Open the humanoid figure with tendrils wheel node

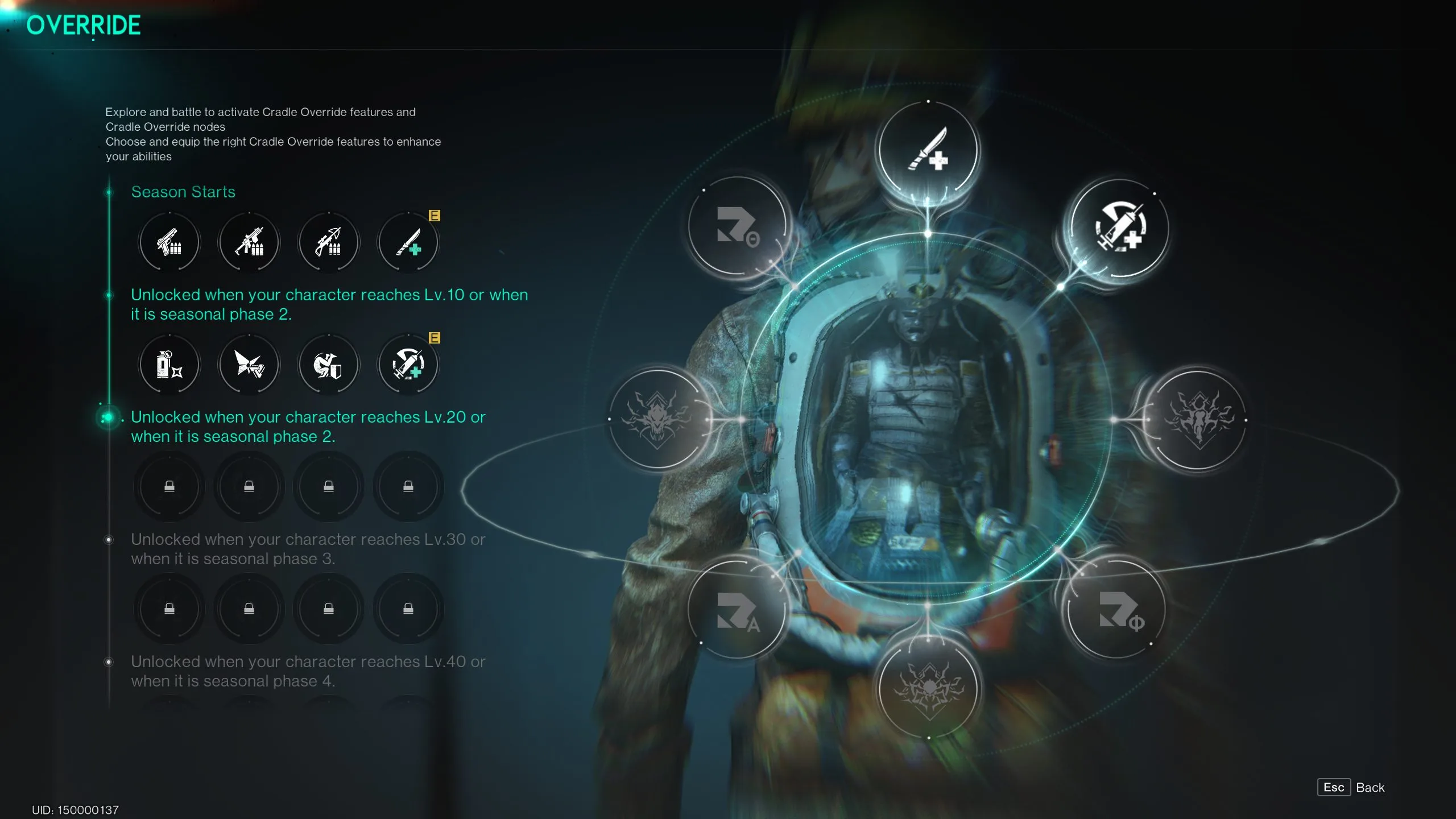click(1198, 420)
